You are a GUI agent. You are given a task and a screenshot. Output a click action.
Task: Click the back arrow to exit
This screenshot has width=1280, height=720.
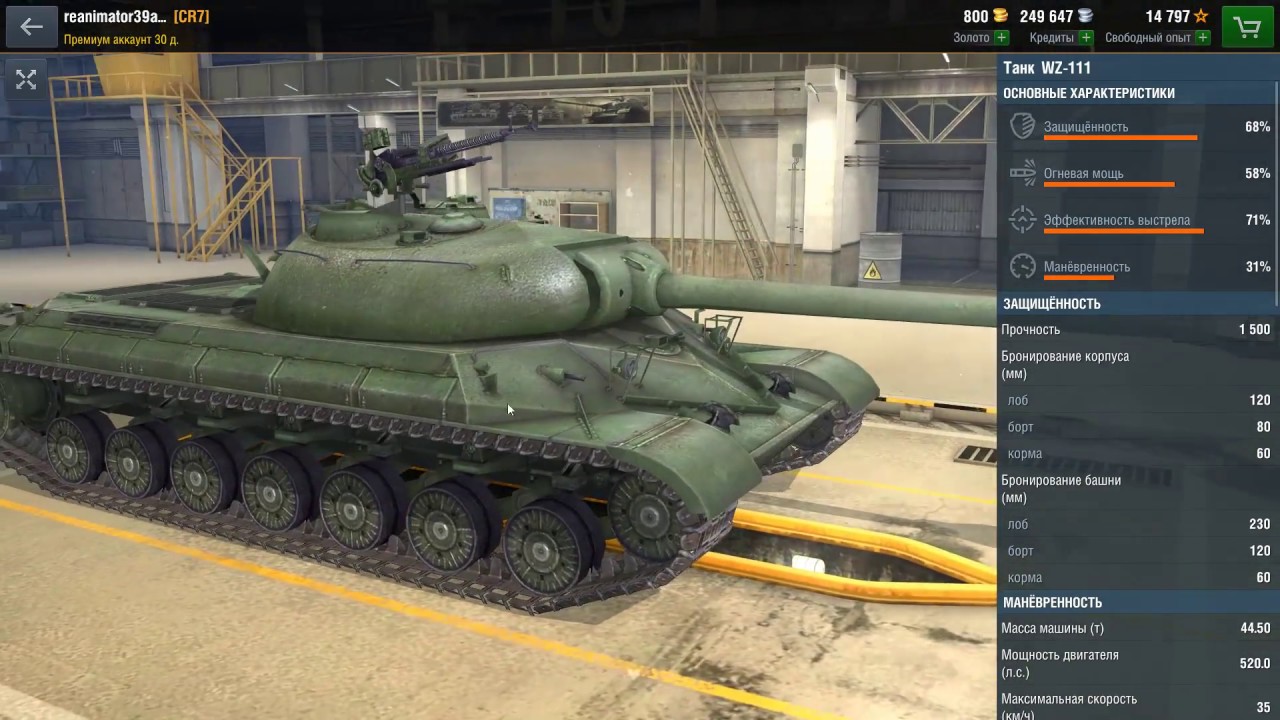coord(31,26)
